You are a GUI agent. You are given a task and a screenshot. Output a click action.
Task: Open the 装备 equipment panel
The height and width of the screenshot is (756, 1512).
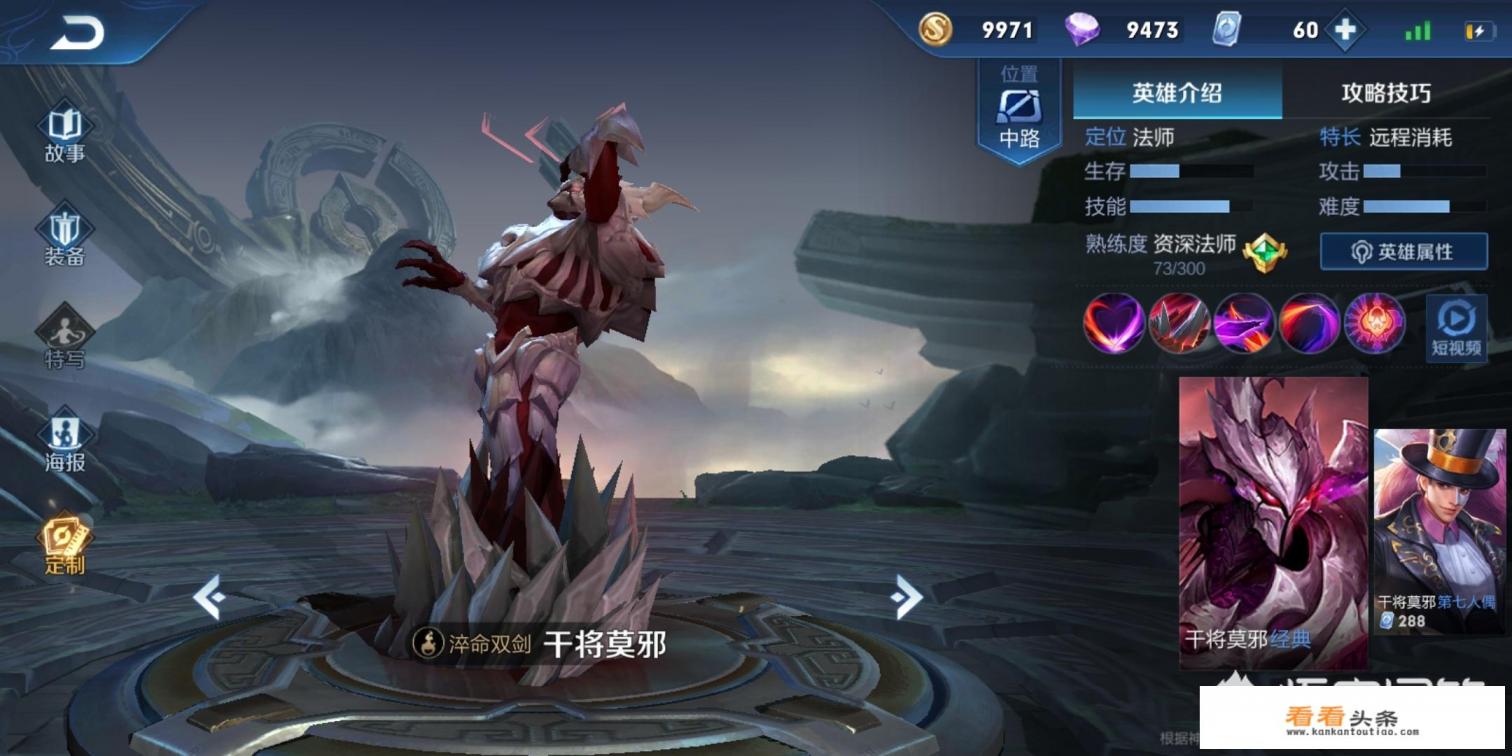(63, 230)
